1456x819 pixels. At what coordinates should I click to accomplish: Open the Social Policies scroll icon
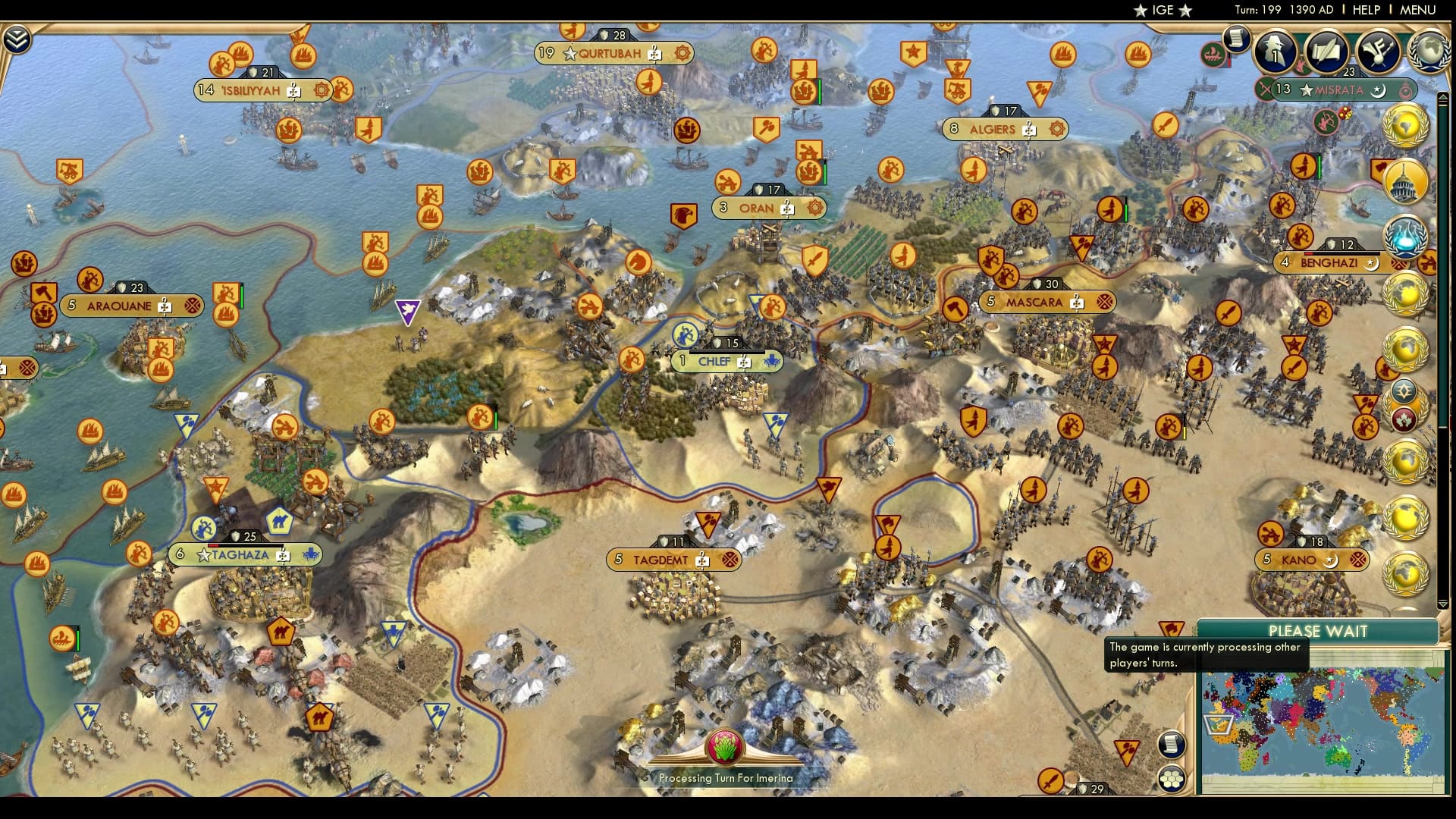[x=1327, y=50]
